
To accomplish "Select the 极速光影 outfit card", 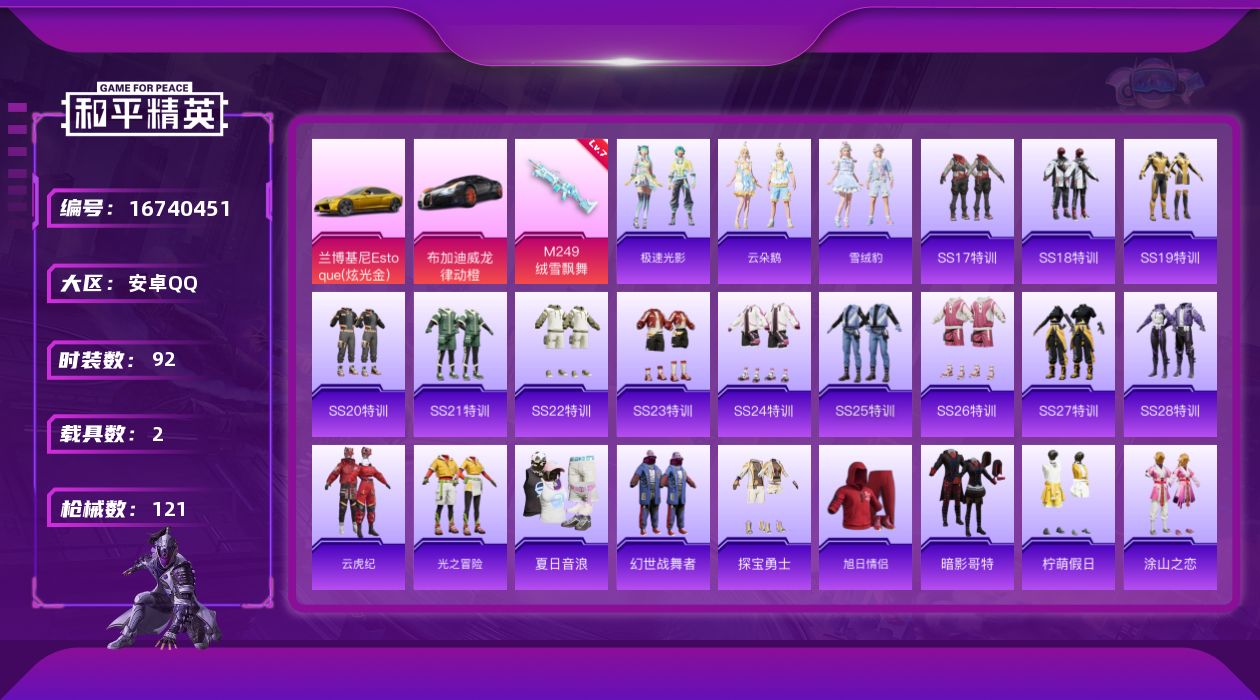I will (663, 211).
